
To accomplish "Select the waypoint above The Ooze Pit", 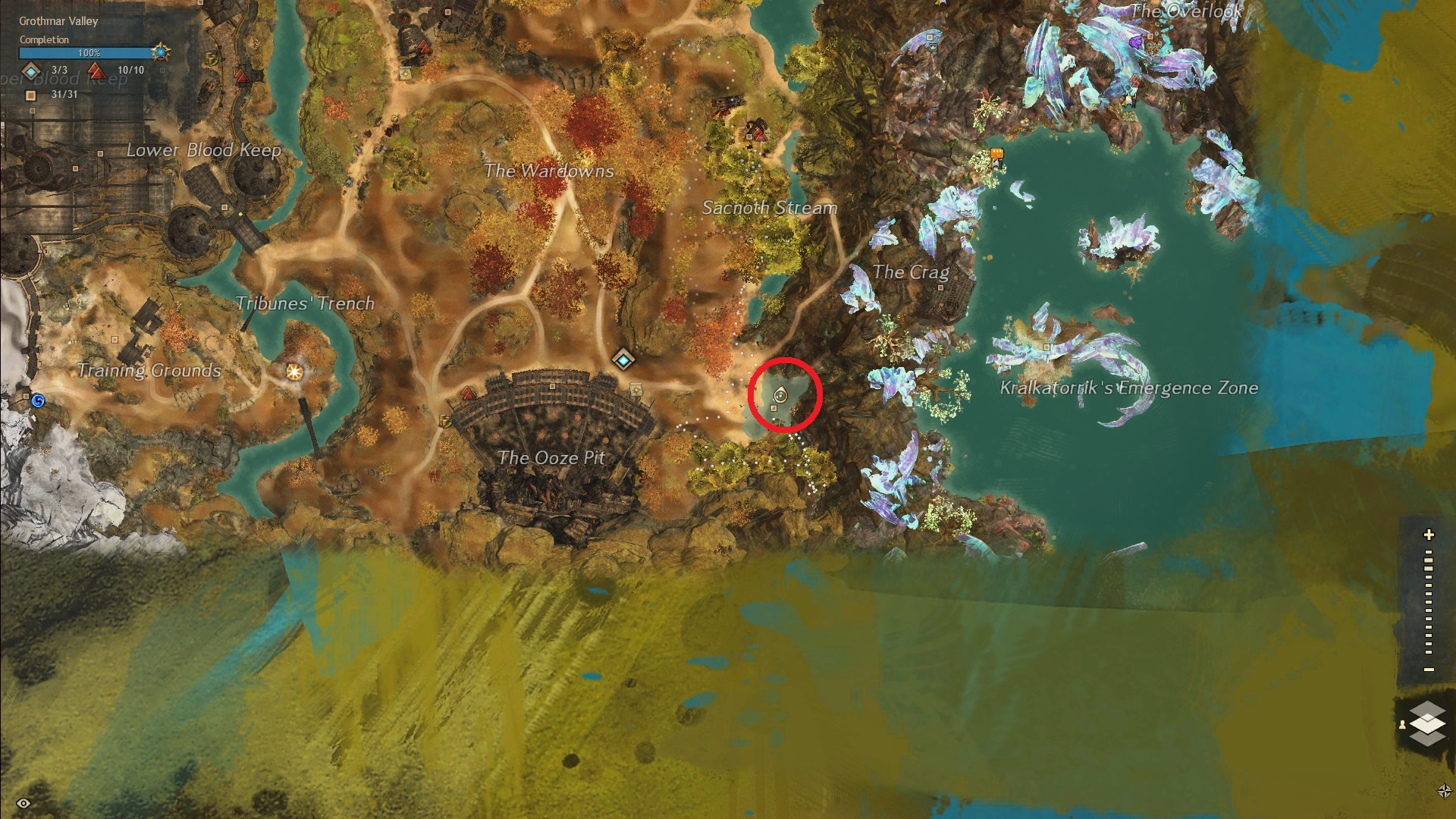I will coord(623,359).
